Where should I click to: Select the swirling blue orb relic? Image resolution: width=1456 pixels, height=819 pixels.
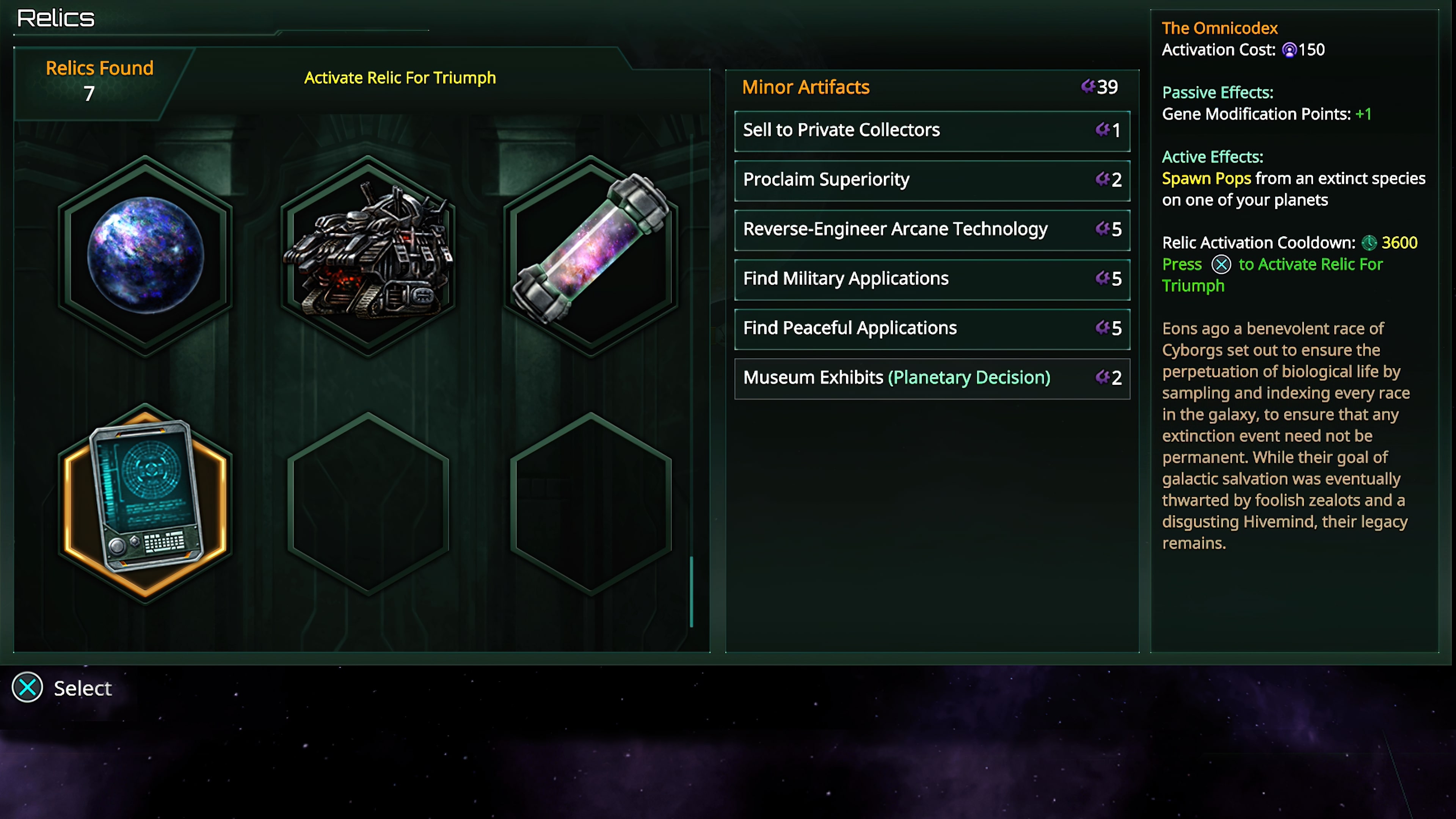click(145, 256)
